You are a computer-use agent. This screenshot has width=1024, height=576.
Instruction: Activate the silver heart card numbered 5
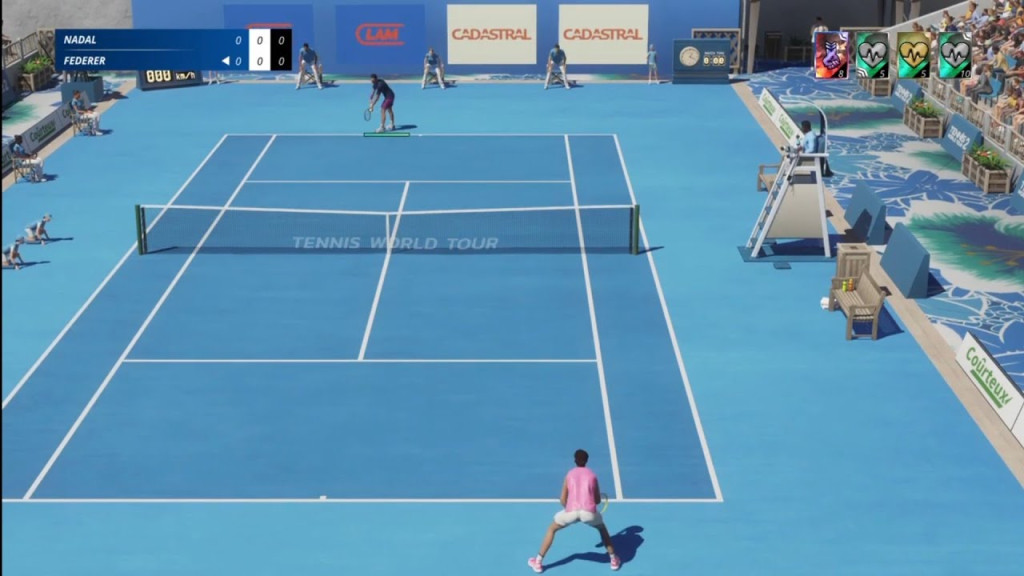(872, 55)
